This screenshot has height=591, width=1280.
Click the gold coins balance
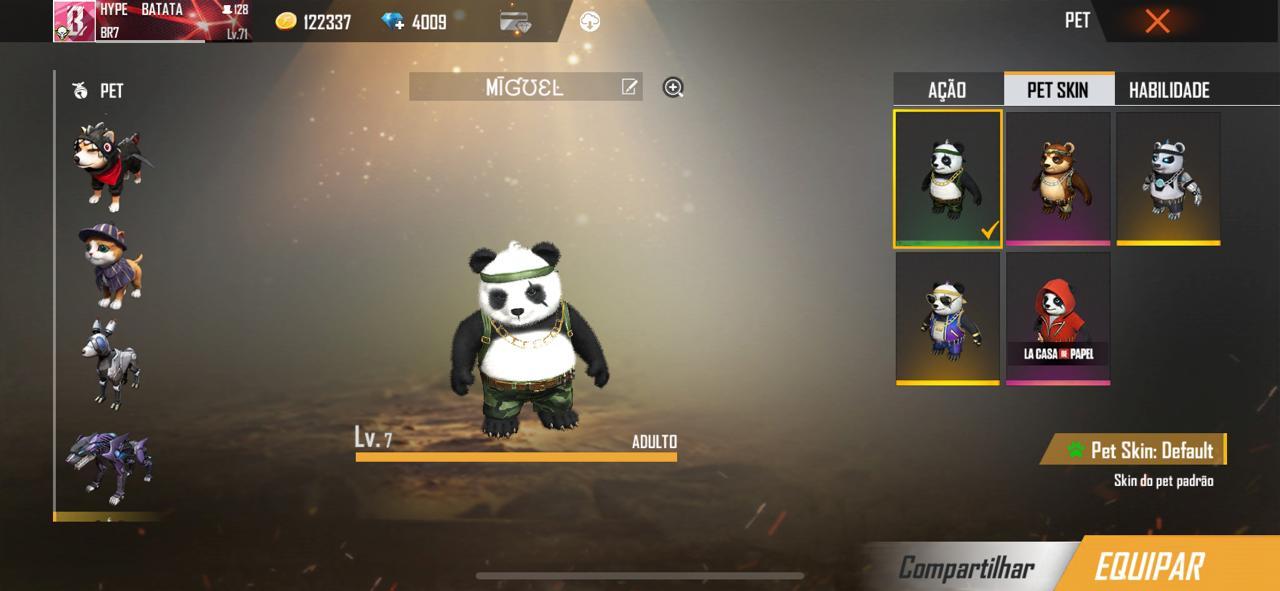point(314,22)
